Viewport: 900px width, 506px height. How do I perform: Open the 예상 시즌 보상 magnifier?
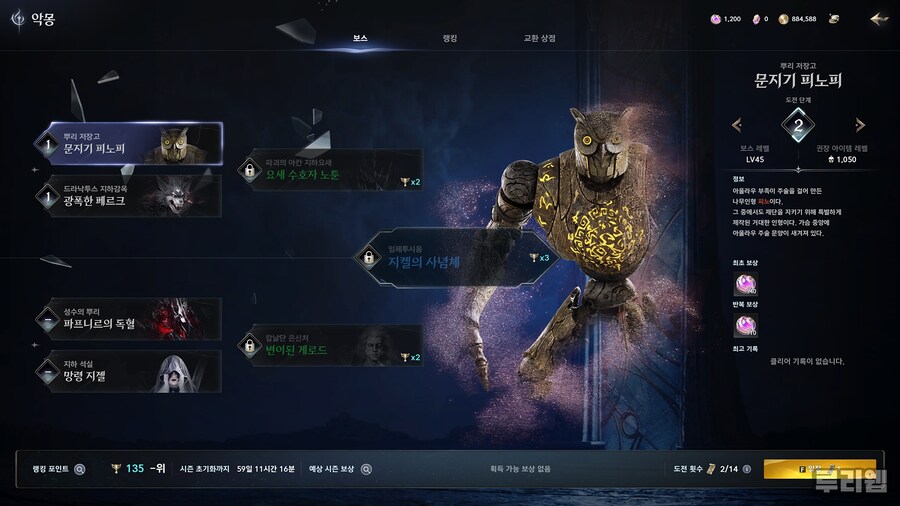(x=366, y=468)
